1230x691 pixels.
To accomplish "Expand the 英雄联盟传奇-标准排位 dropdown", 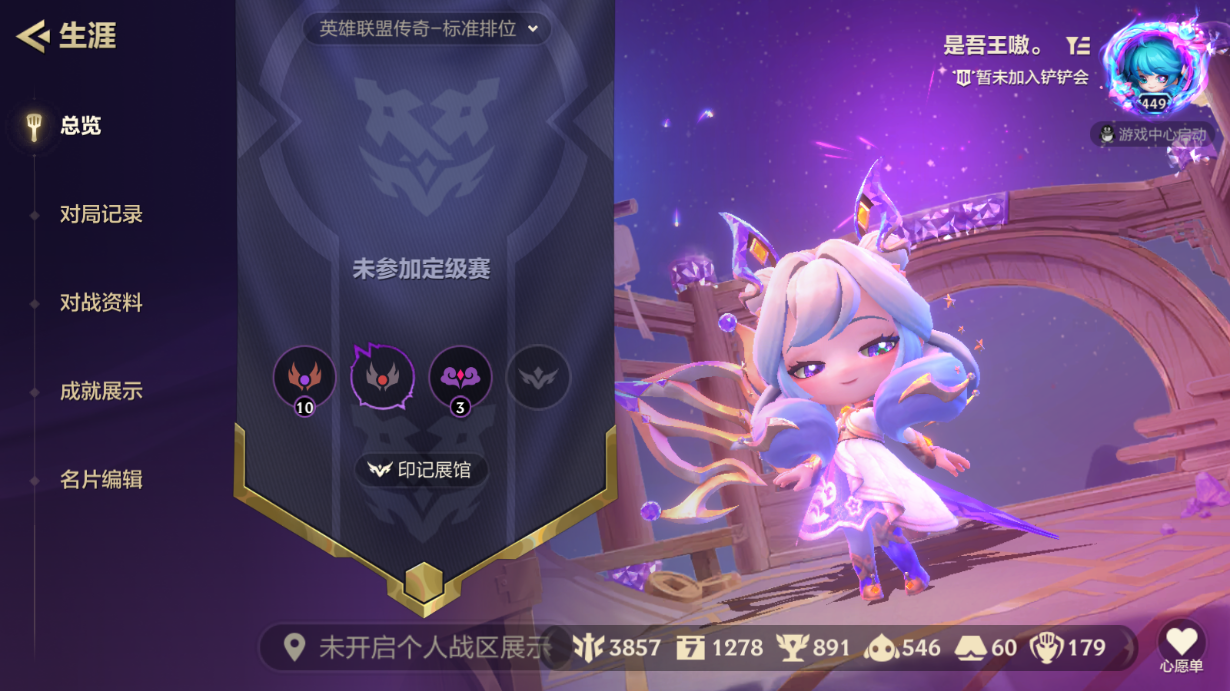I will [428, 29].
